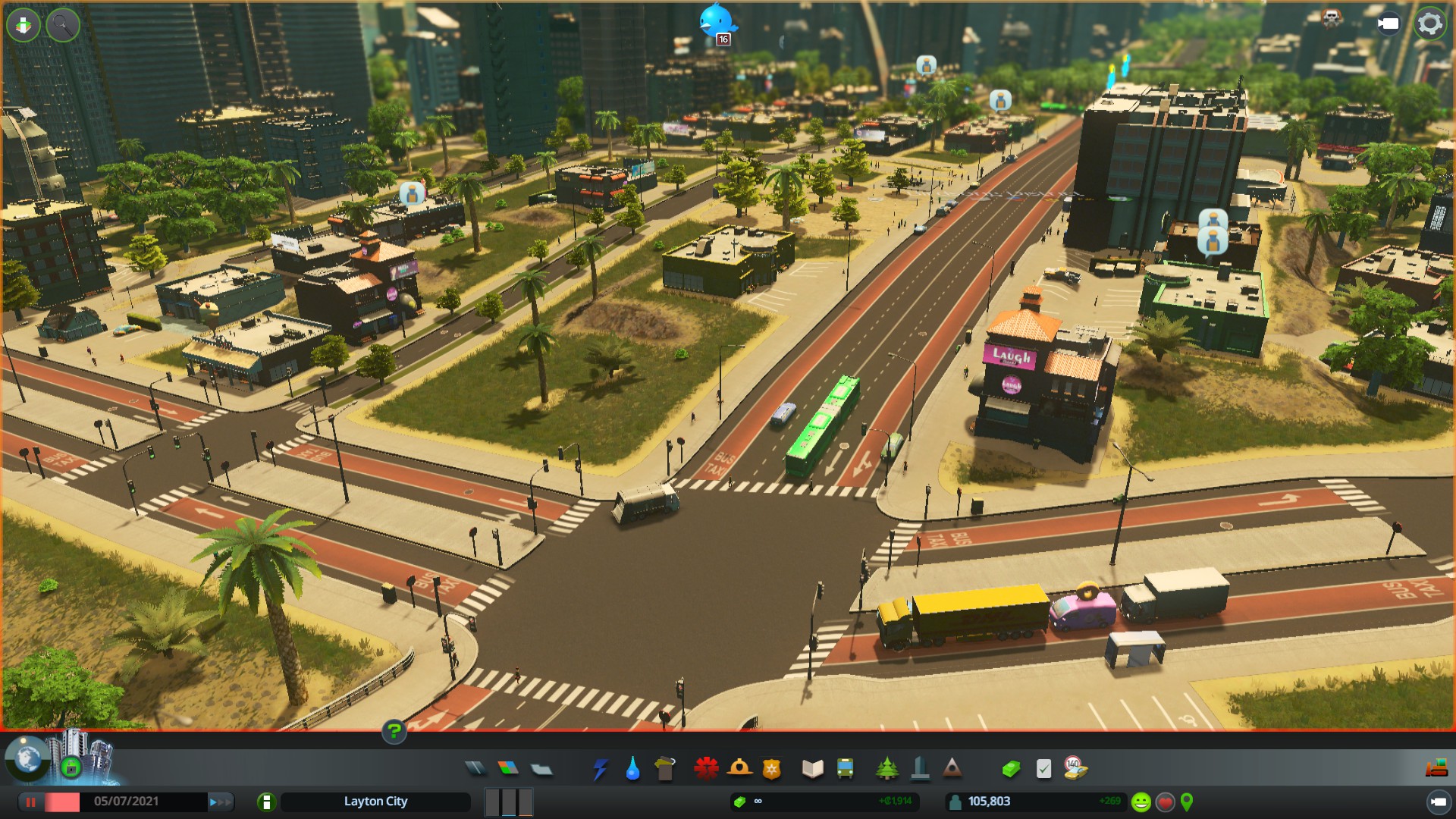Open the Parks tree menu
Image resolution: width=1456 pixels, height=819 pixels.
point(886,769)
